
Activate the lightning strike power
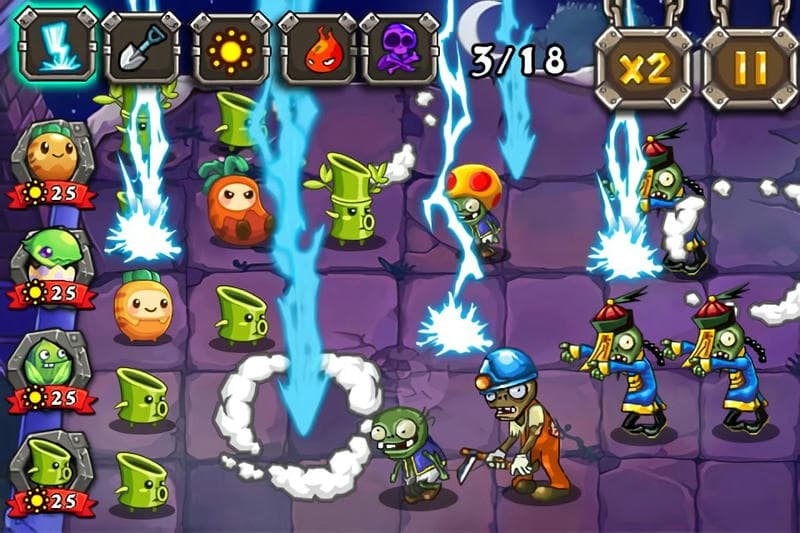[x=57, y=45]
